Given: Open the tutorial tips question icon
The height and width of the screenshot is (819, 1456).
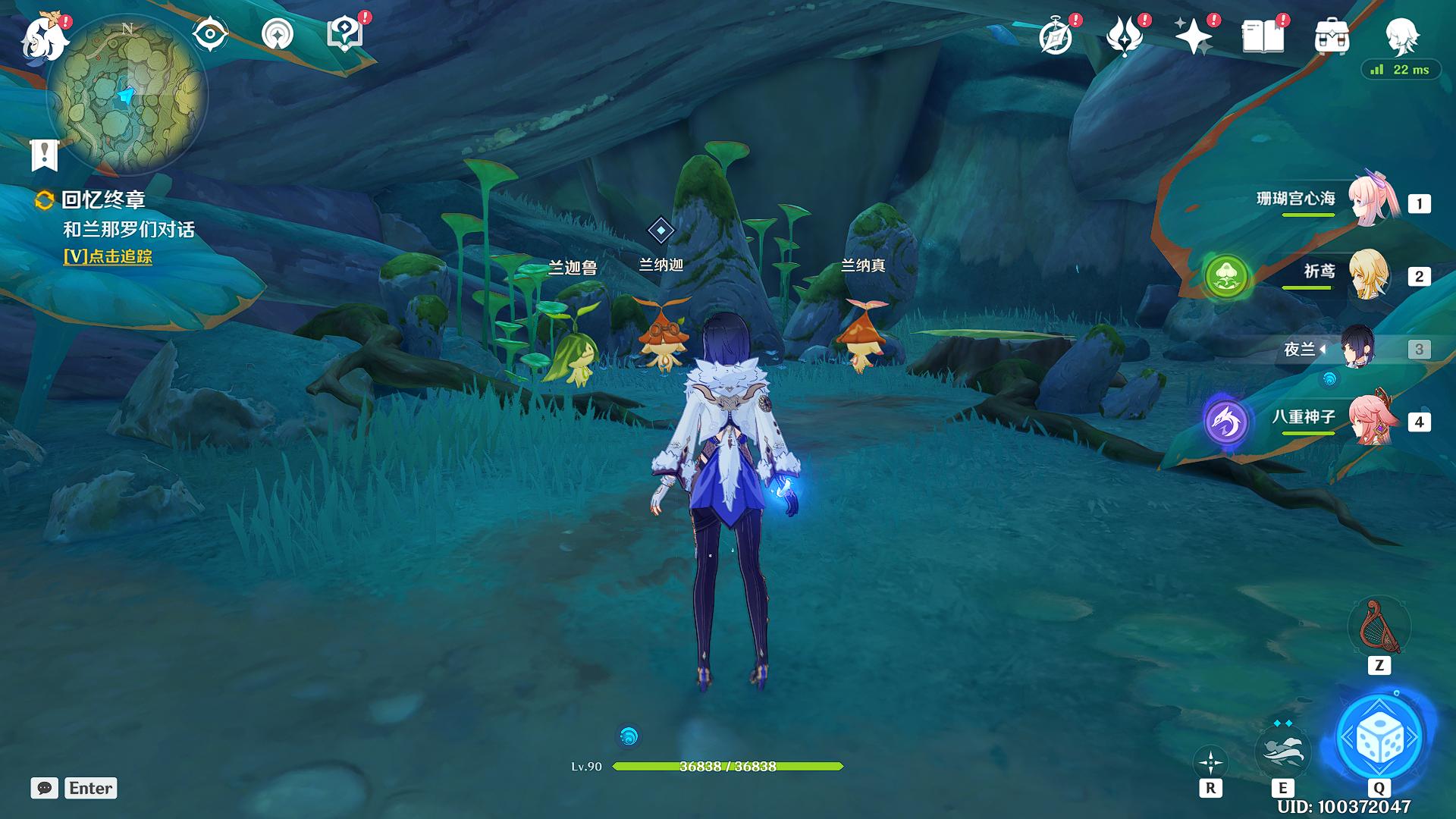Looking at the screenshot, I should tap(344, 34).
